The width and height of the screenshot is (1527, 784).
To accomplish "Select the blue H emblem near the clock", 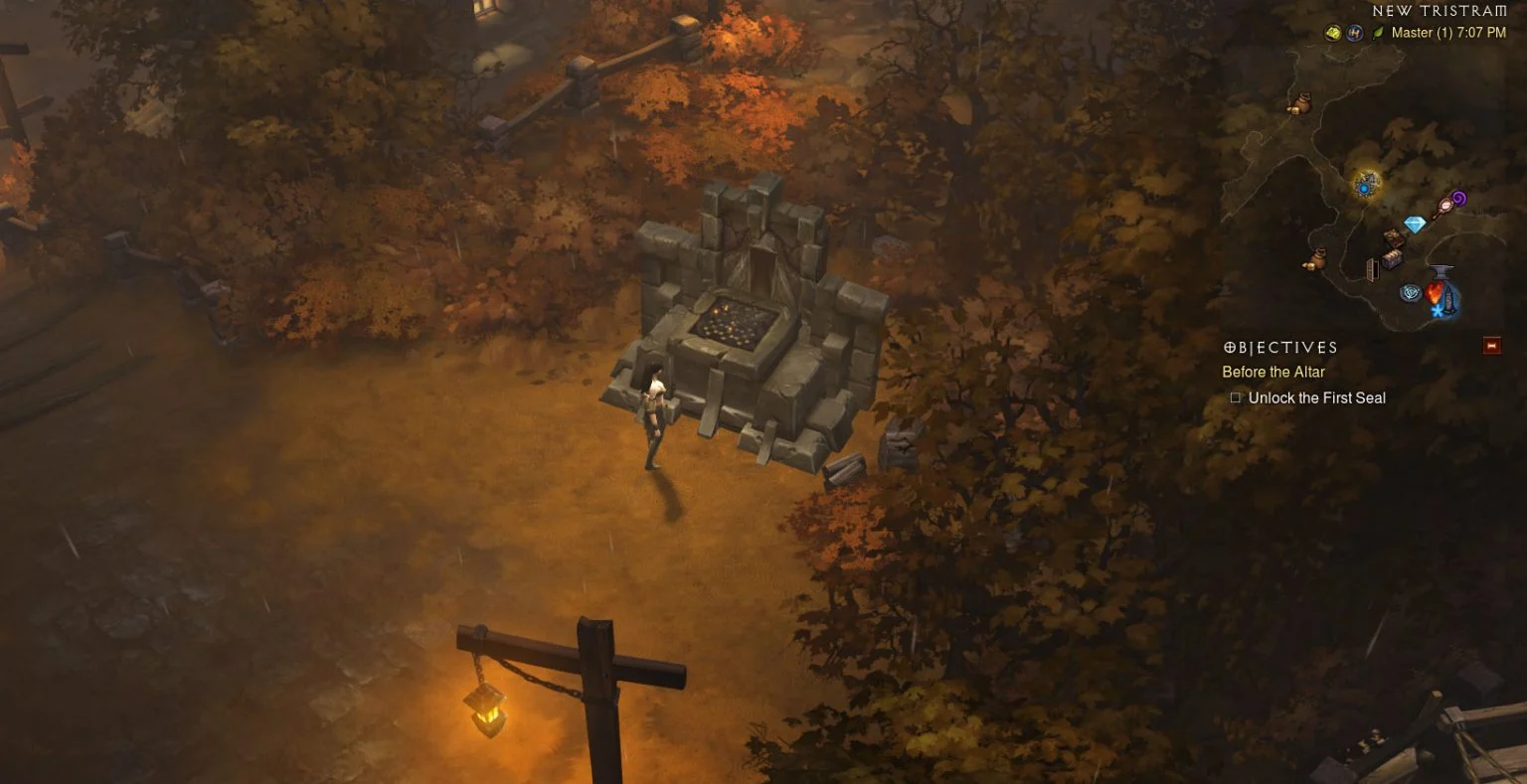I will pyautogui.click(x=1355, y=32).
